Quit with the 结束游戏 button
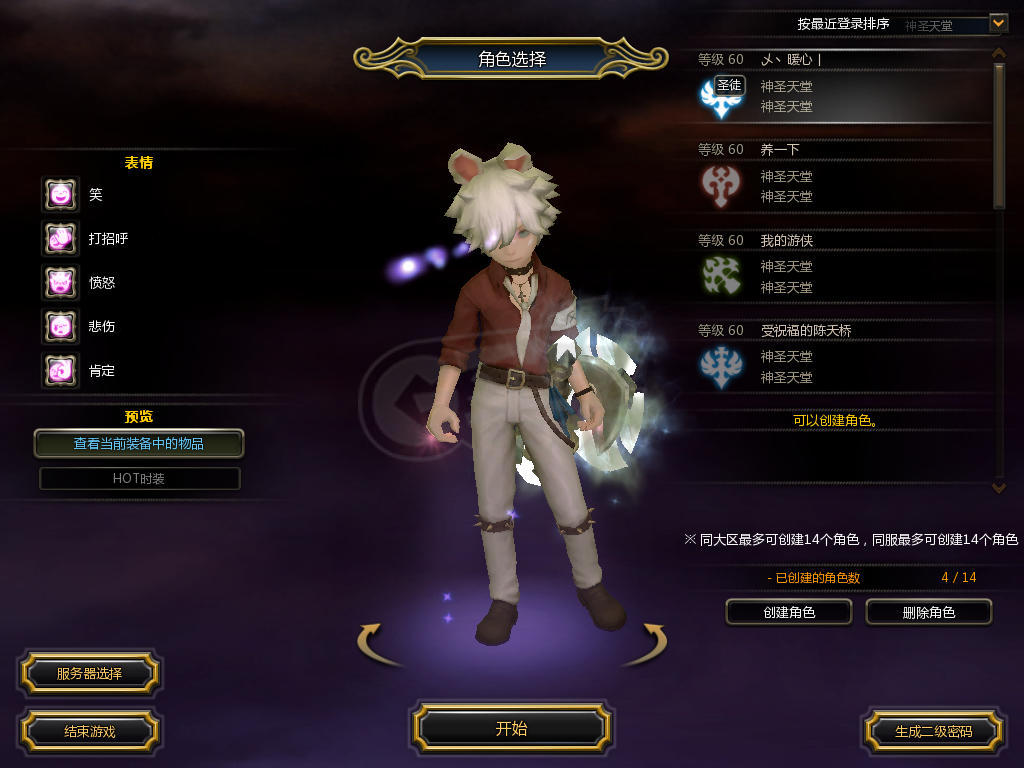Viewport: 1024px width, 768px height. (x=89, y=731)
